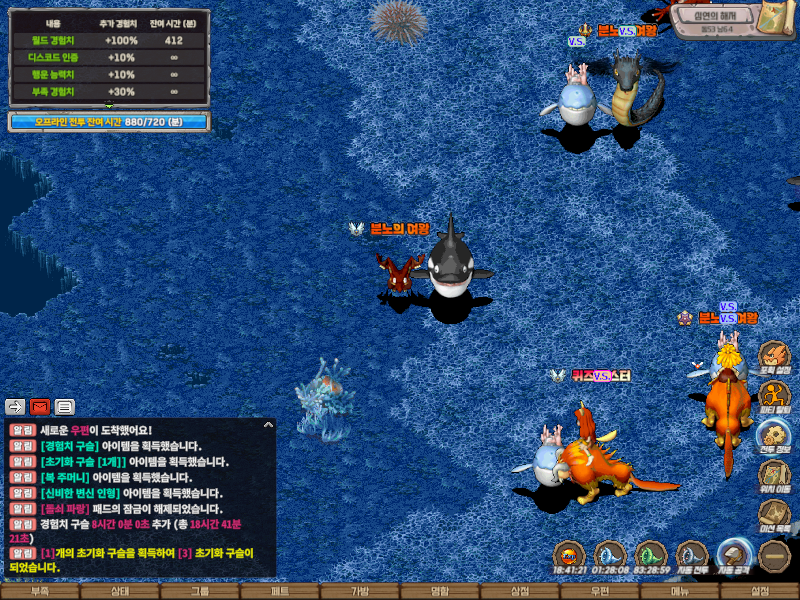Open 전투 정보 battle info icon
800x600 pixels.
[x=774, y=434]
